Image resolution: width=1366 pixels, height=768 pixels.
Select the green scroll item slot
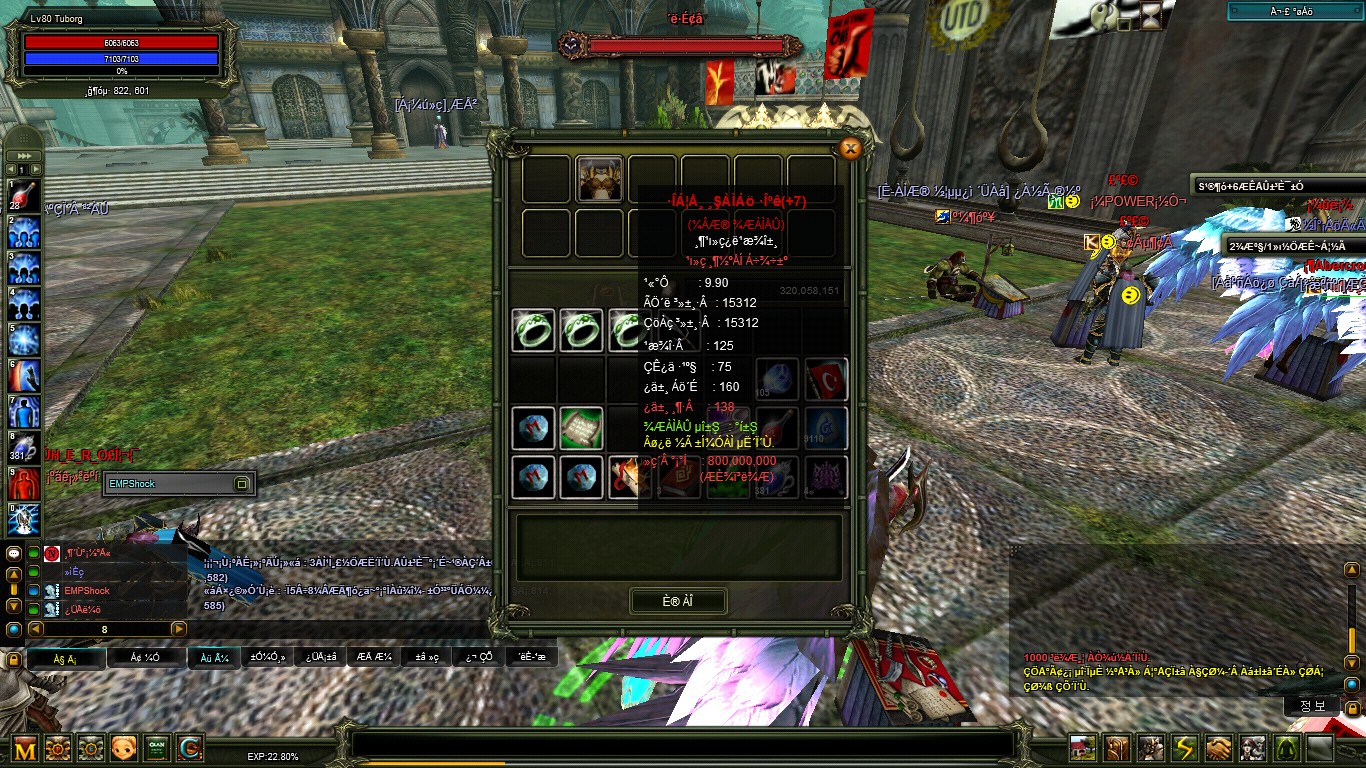pyautogui.click(x=581, y=428)
